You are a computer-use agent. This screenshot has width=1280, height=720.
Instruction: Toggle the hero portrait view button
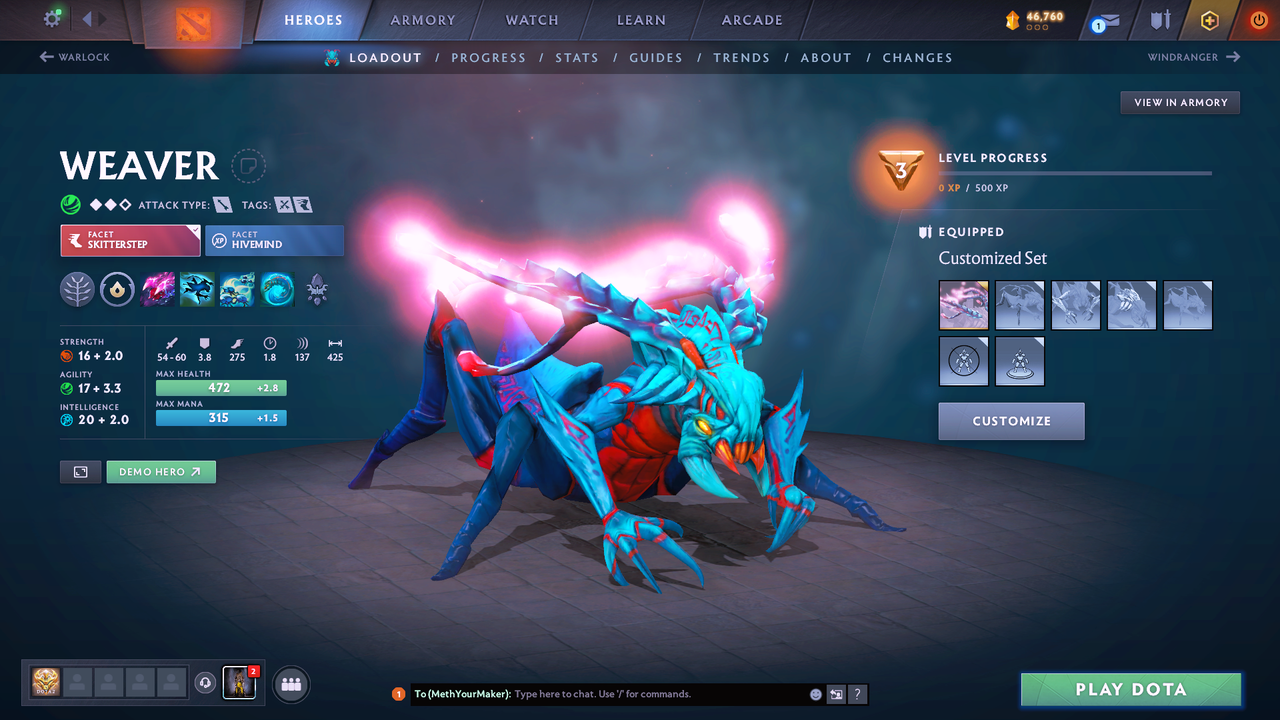pyautogui.click(x=80, y=471)
